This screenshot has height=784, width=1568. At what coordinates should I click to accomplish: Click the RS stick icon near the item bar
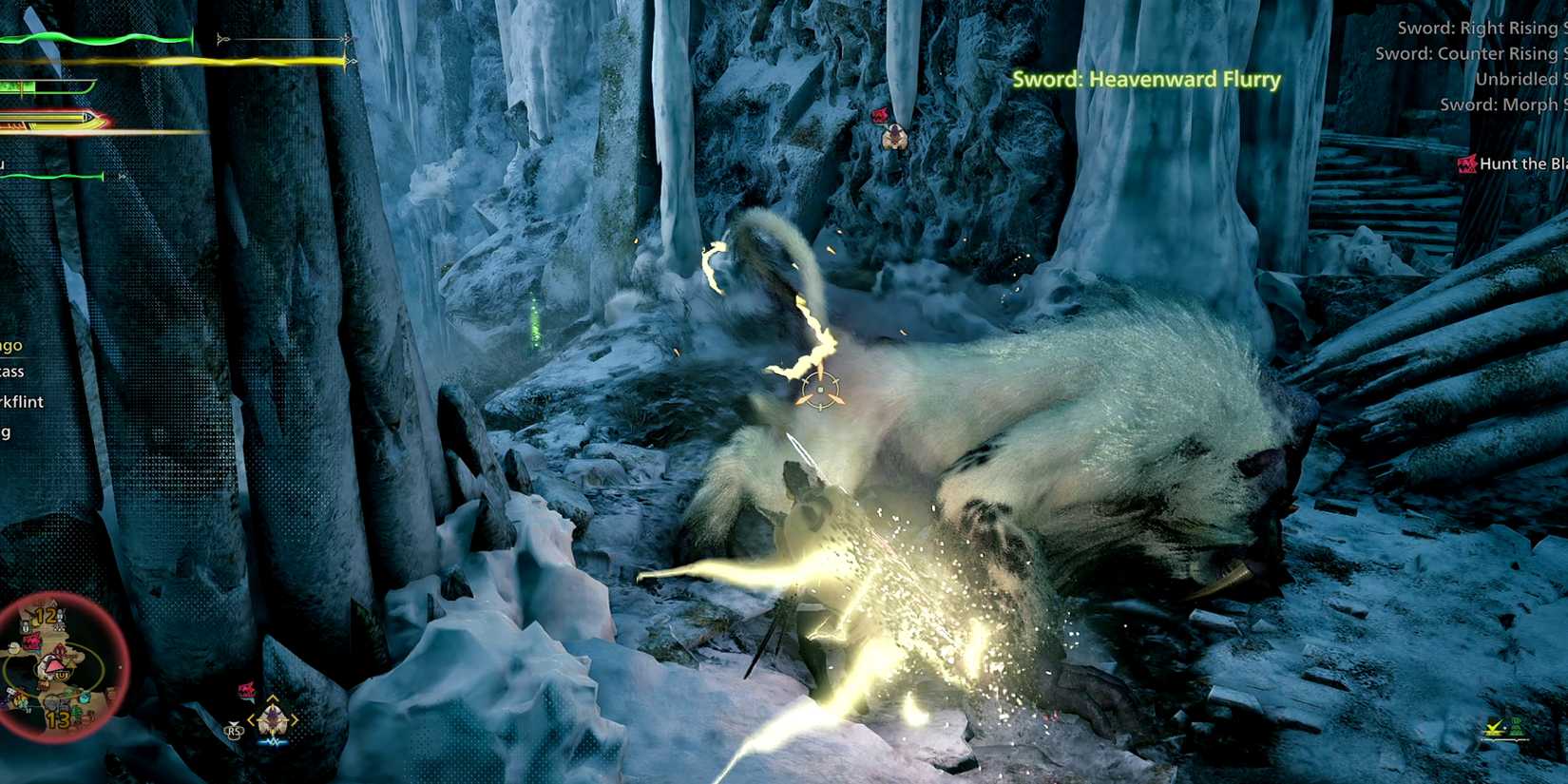point(233,731)
